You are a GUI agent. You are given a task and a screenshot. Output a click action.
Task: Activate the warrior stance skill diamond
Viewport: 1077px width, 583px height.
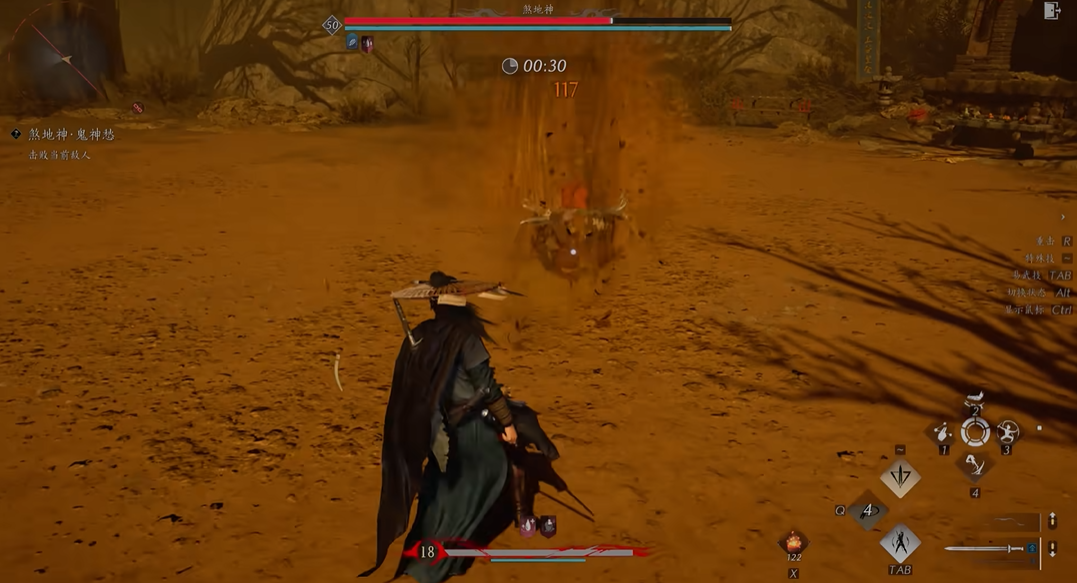(x=900, y=543)
